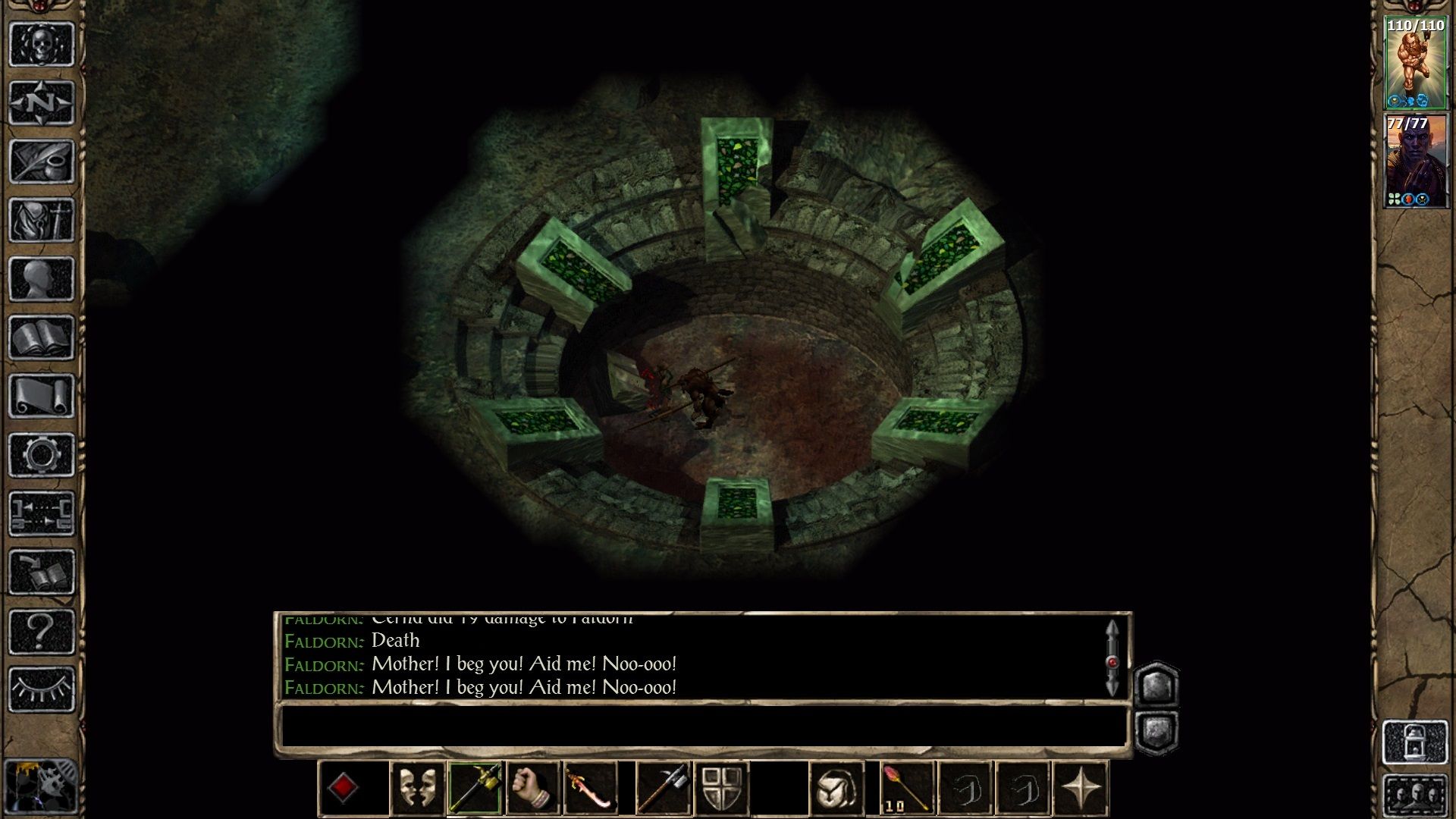Open the journal with the quill icon
Viewport: 1456px width, 819px height.
42,161
